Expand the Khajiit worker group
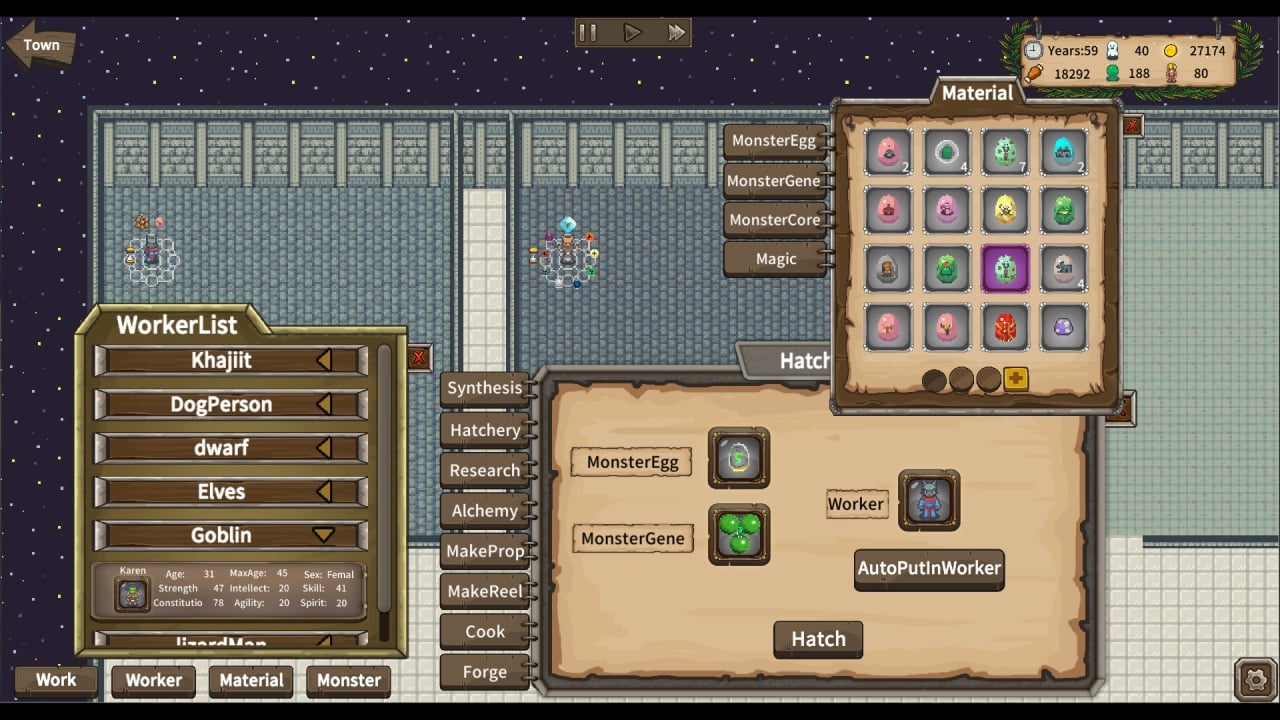This screenshot has width=1280, height=720. tap(323, 361)
